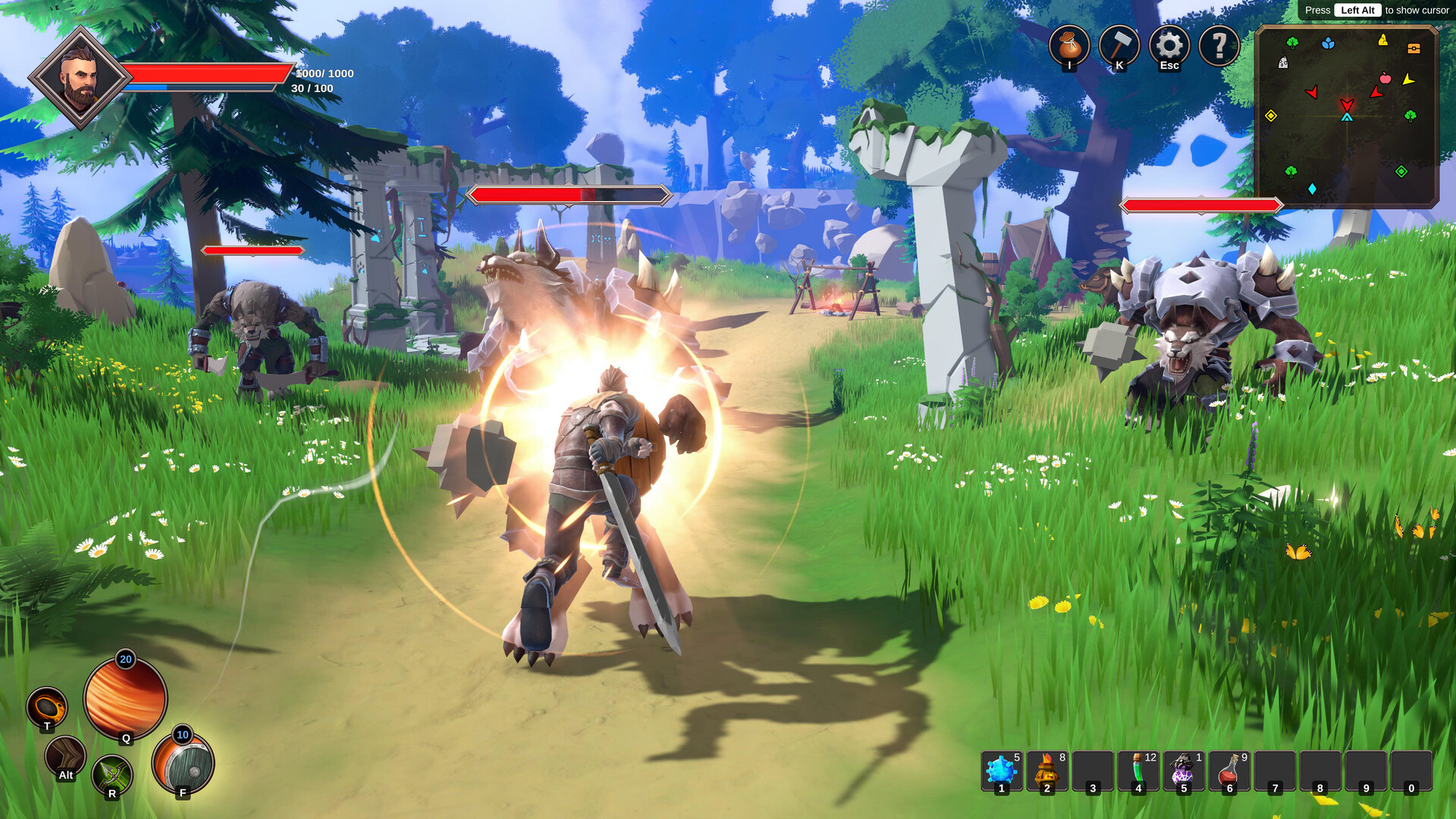
Task: Click the T fireball ability icon
Action: (x=47, y=705)
